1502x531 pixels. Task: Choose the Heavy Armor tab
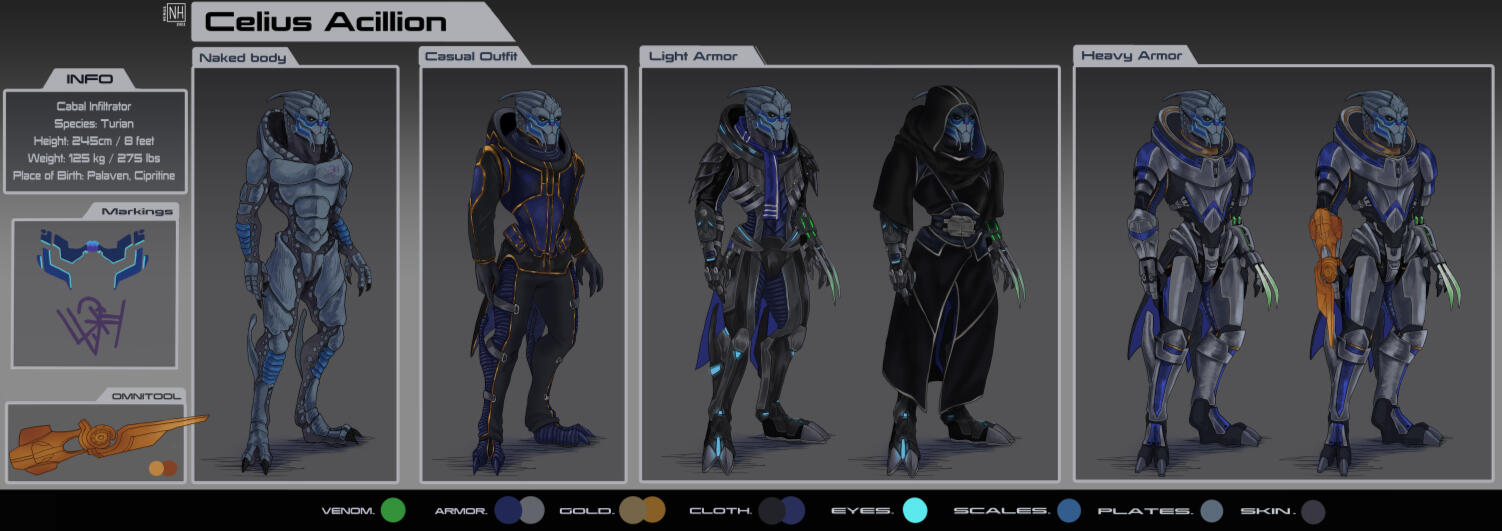pos(1131,56)
